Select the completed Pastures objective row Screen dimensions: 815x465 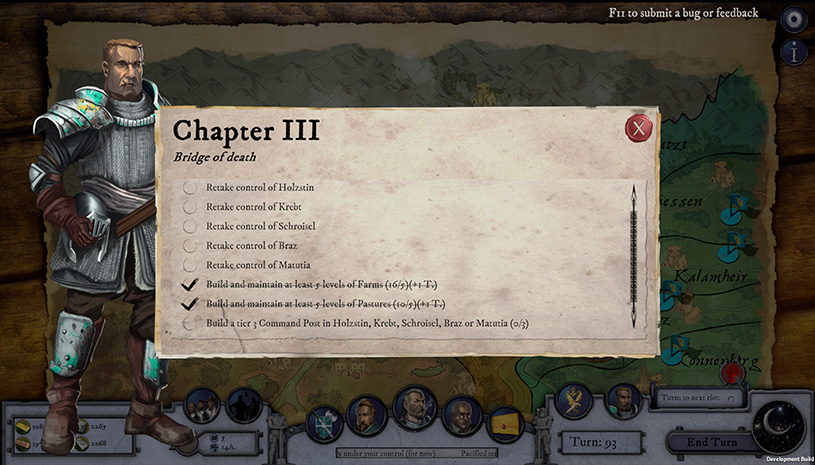point(320,304)
